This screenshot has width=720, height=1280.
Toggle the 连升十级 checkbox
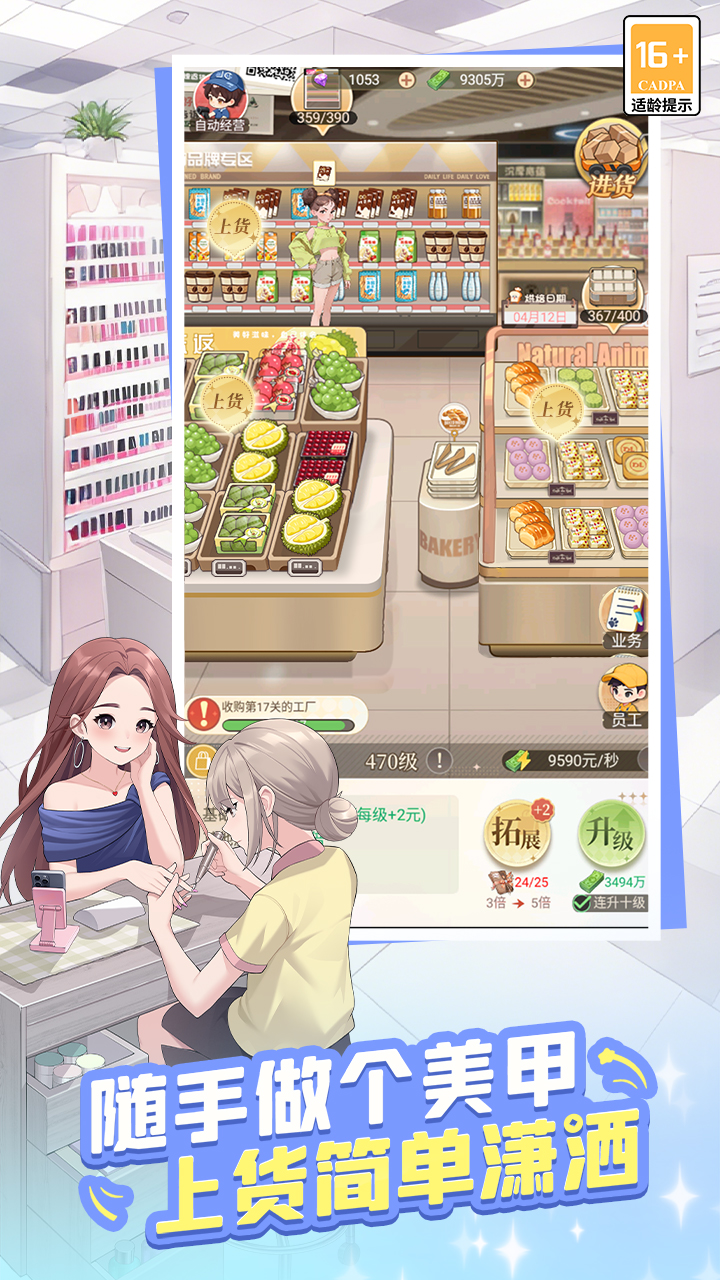(581, 903)
